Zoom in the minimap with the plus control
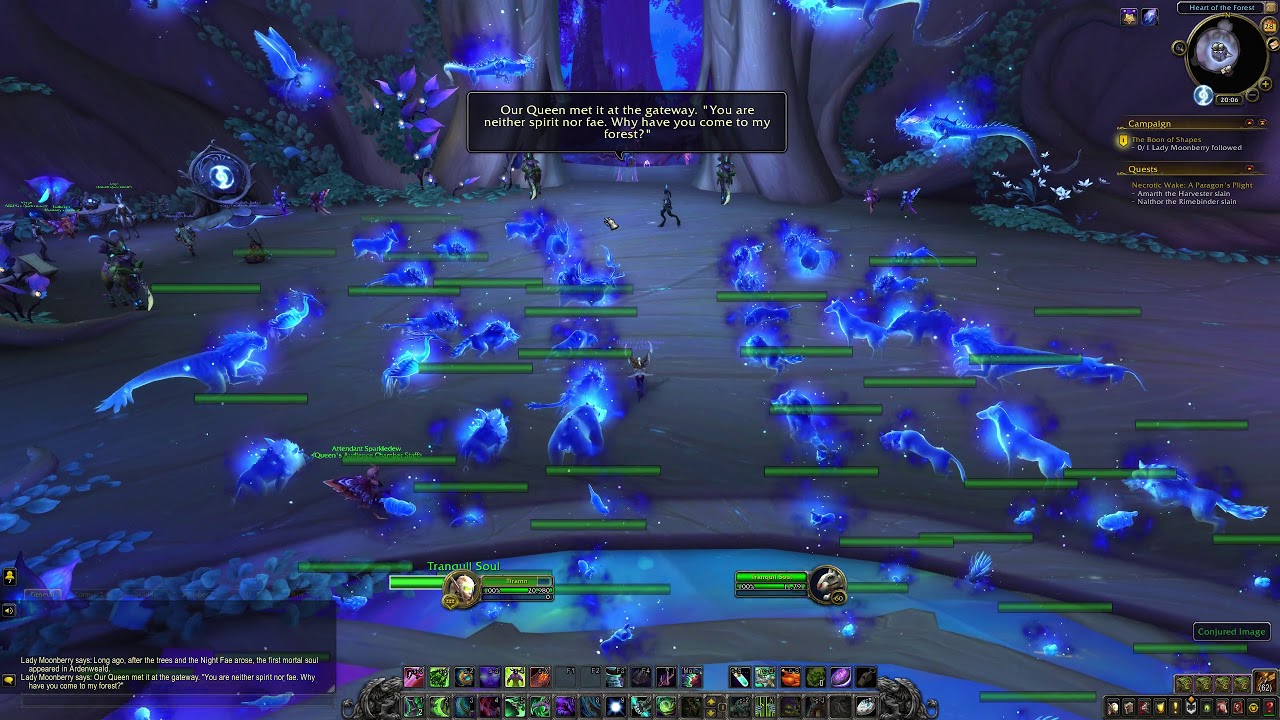 point(1265,84)
